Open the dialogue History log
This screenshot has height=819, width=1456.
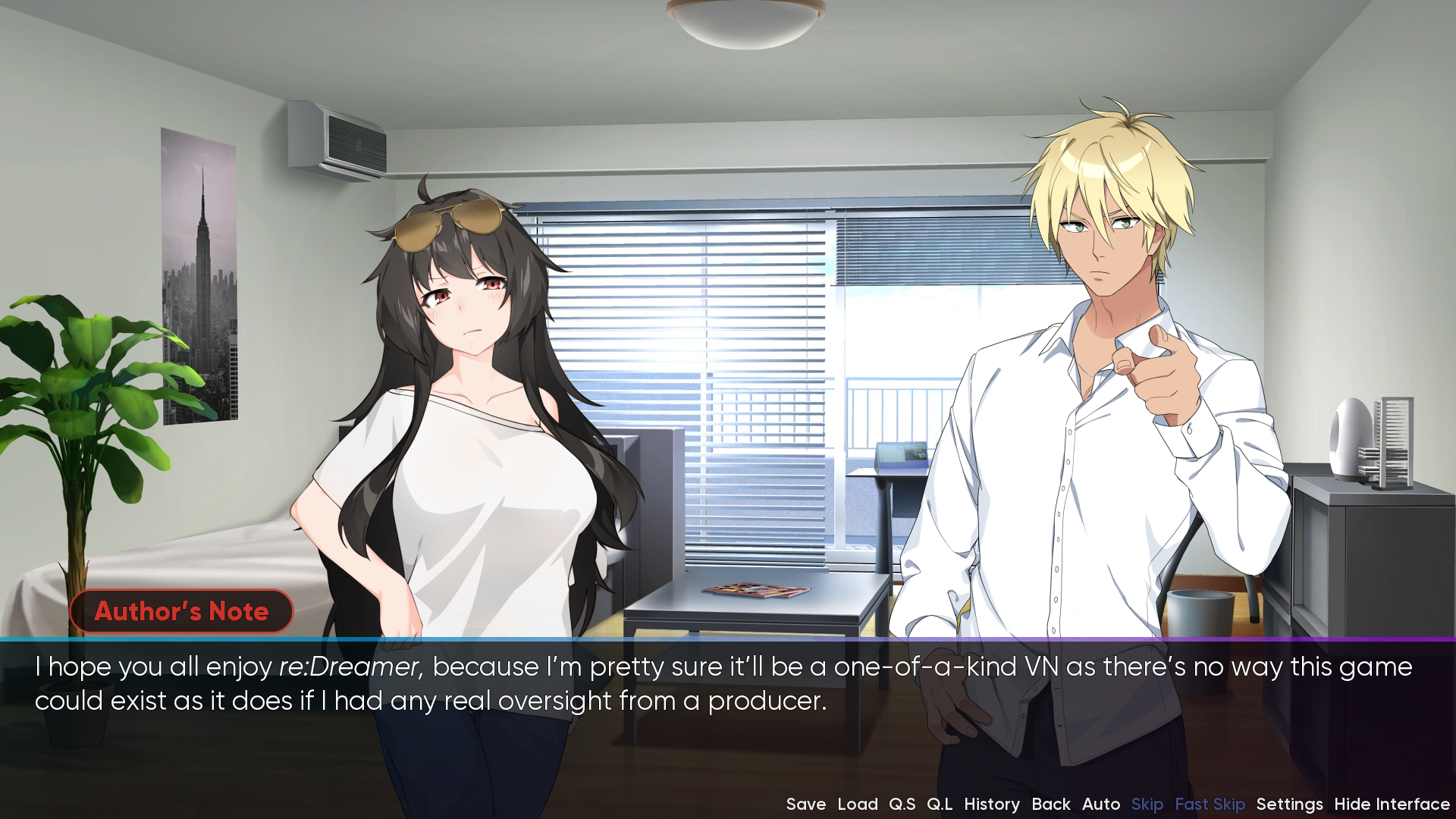(992, 804)
